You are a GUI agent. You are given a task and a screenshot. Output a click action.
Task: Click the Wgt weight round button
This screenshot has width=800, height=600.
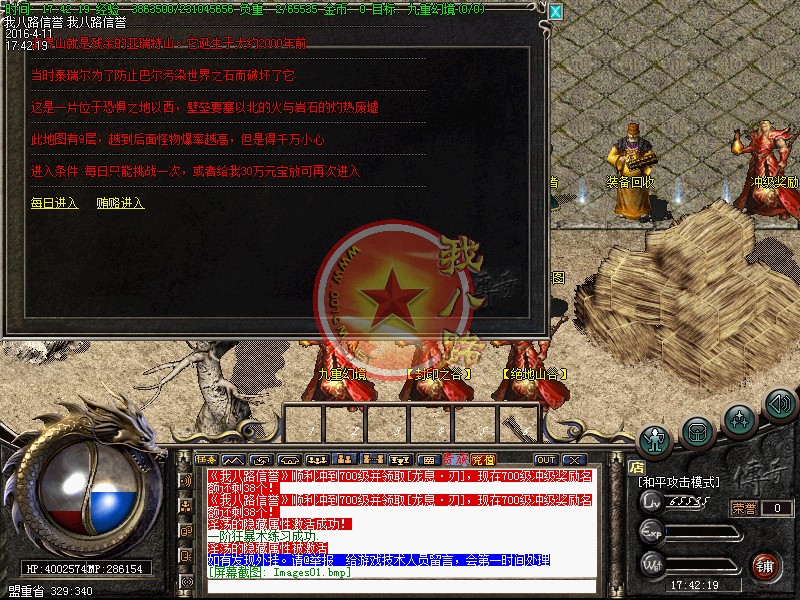(x=651, y=564)
